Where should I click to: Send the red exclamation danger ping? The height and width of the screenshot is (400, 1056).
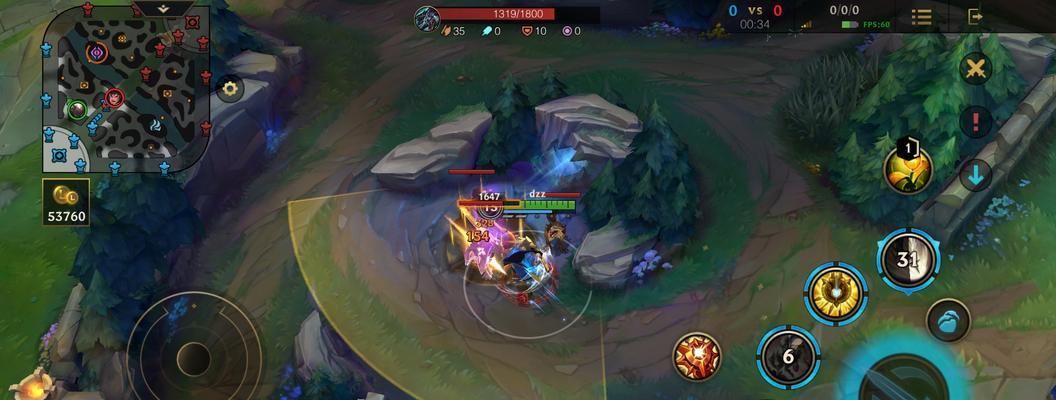pyautogui.click(x=975, y=122)
